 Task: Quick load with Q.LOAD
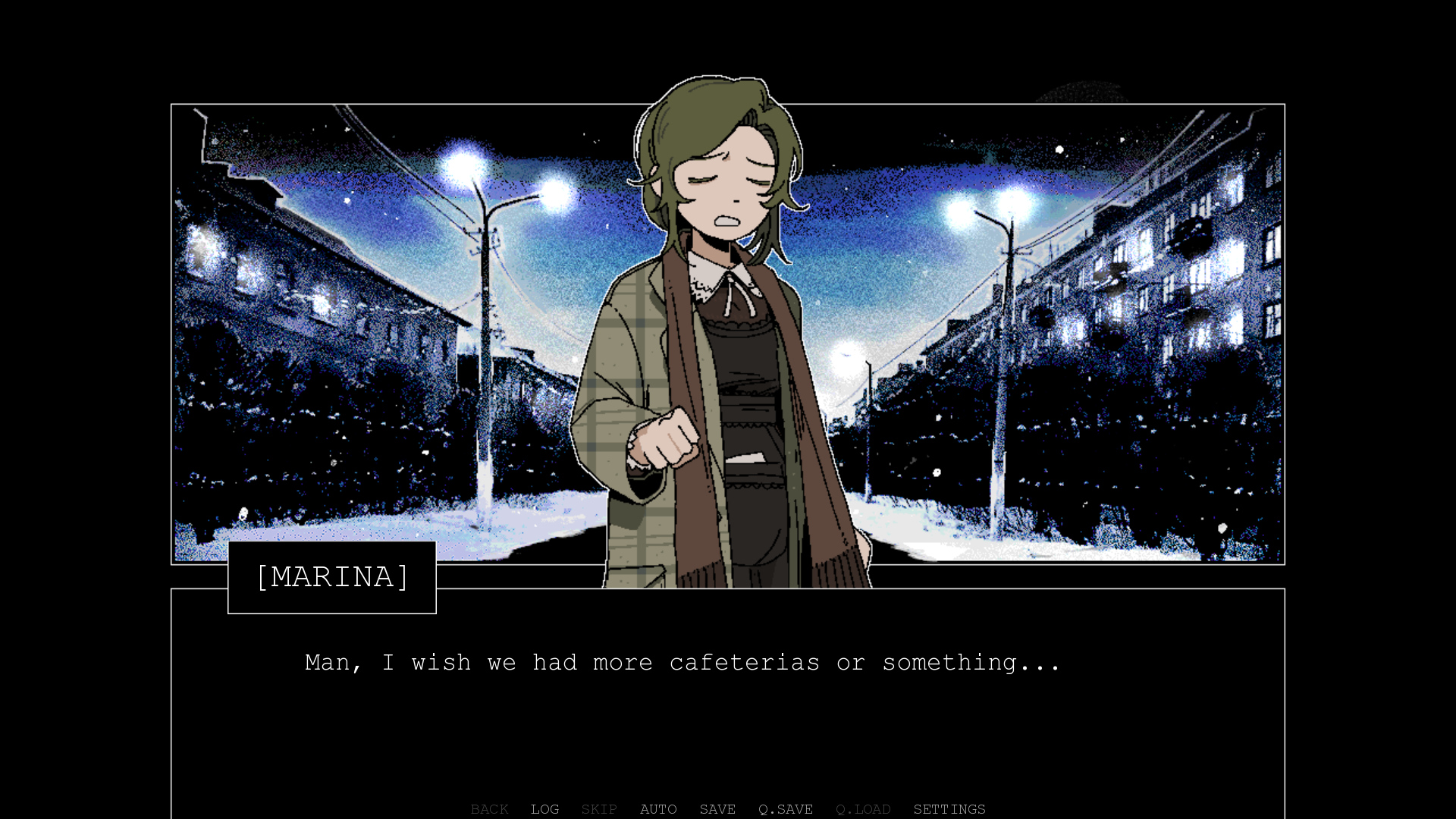click(x=863, y=809)
